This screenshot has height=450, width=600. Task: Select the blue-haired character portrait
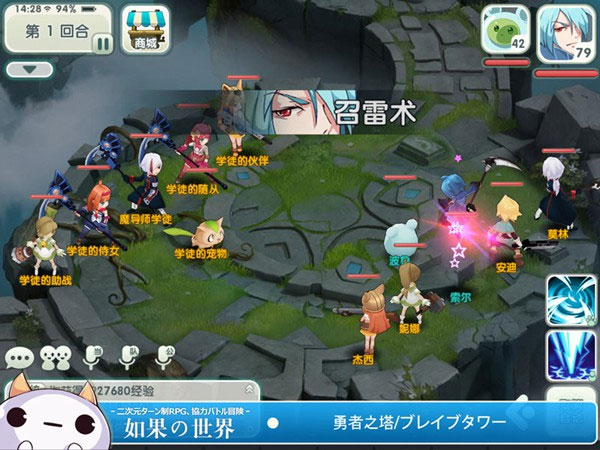(x=565, y=30)
